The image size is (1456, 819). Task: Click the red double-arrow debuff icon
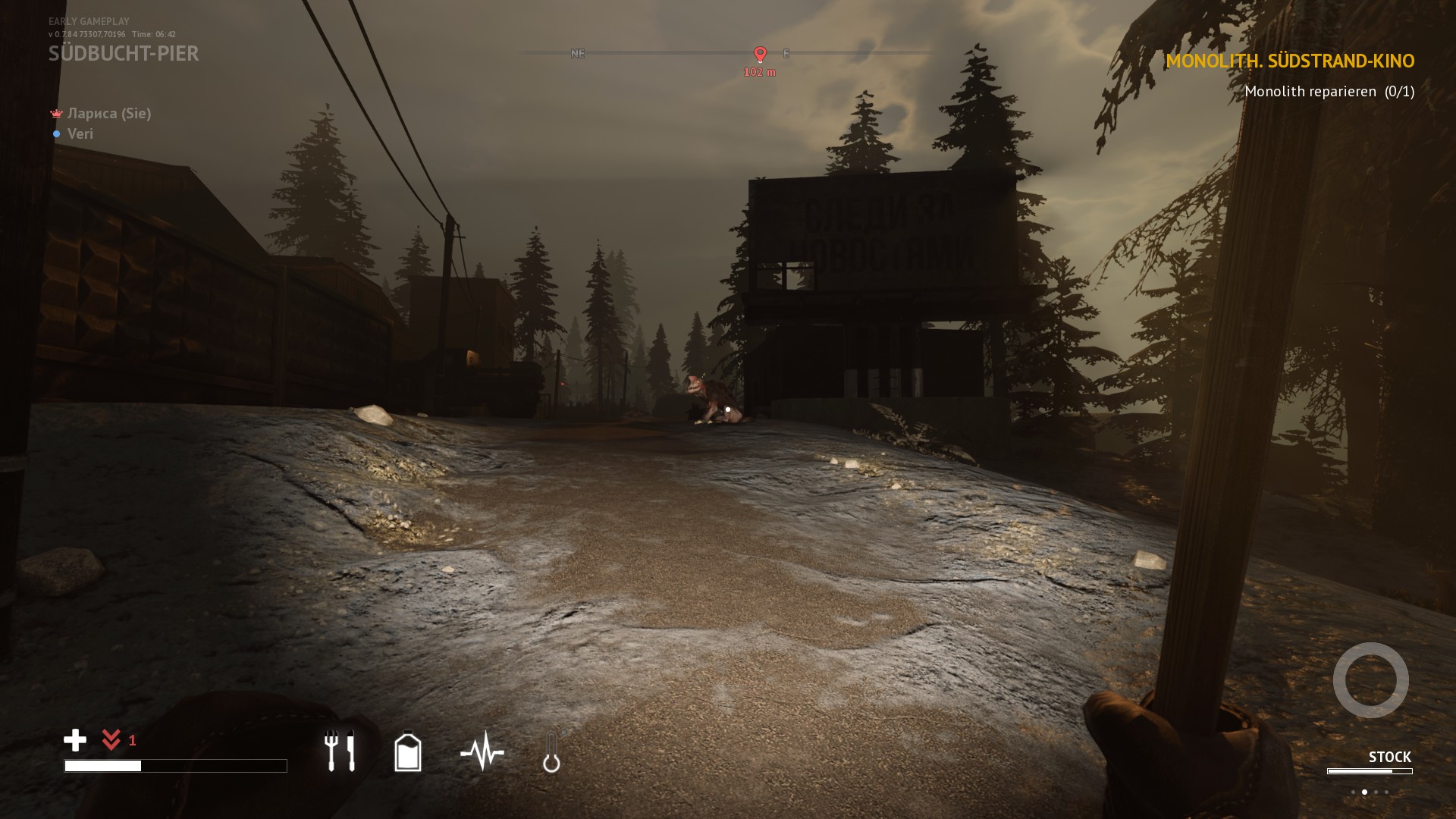pyautogui.click(x=112, y=740)
